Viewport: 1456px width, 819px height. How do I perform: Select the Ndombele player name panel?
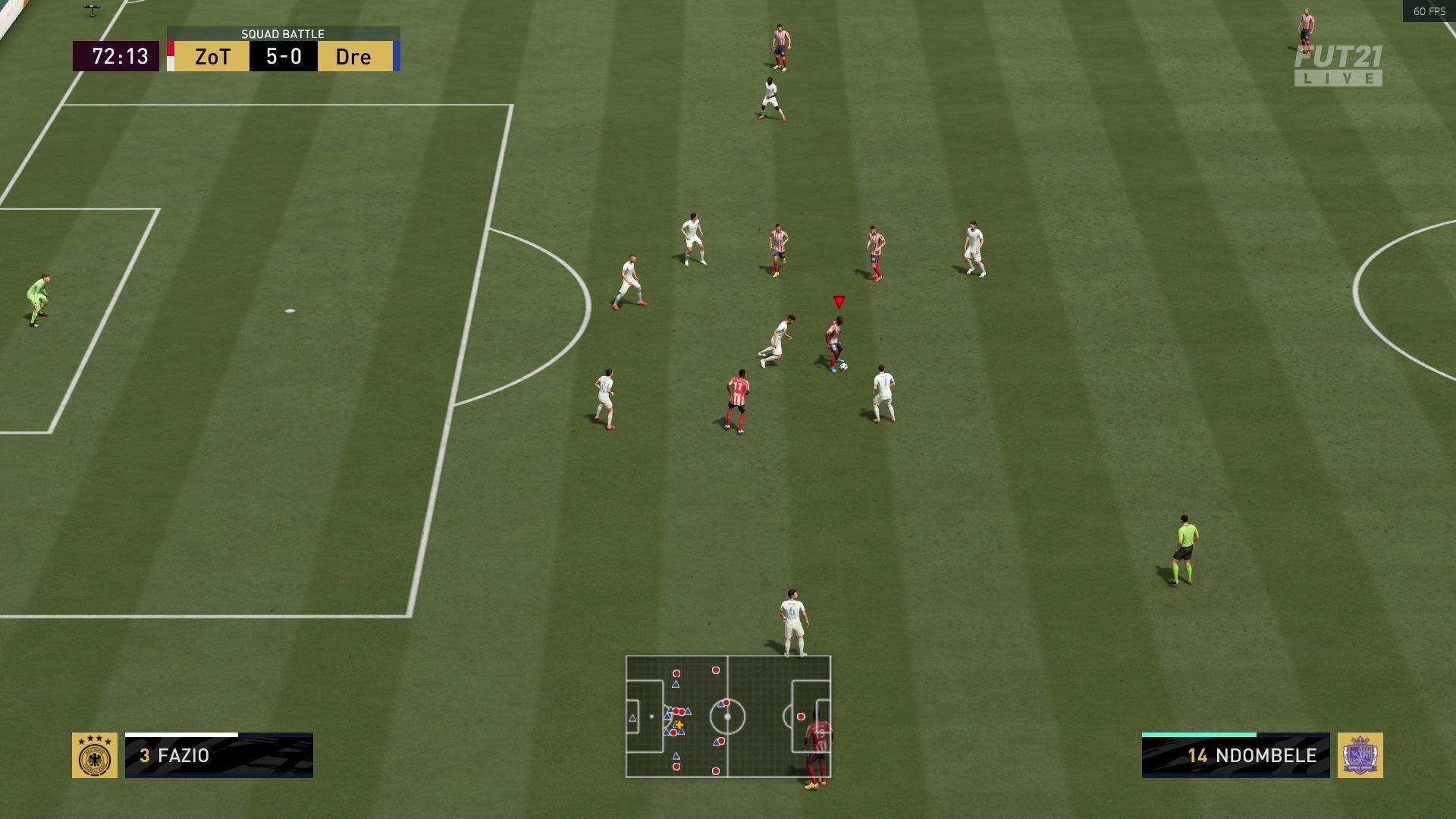(x=1235, y=755)
